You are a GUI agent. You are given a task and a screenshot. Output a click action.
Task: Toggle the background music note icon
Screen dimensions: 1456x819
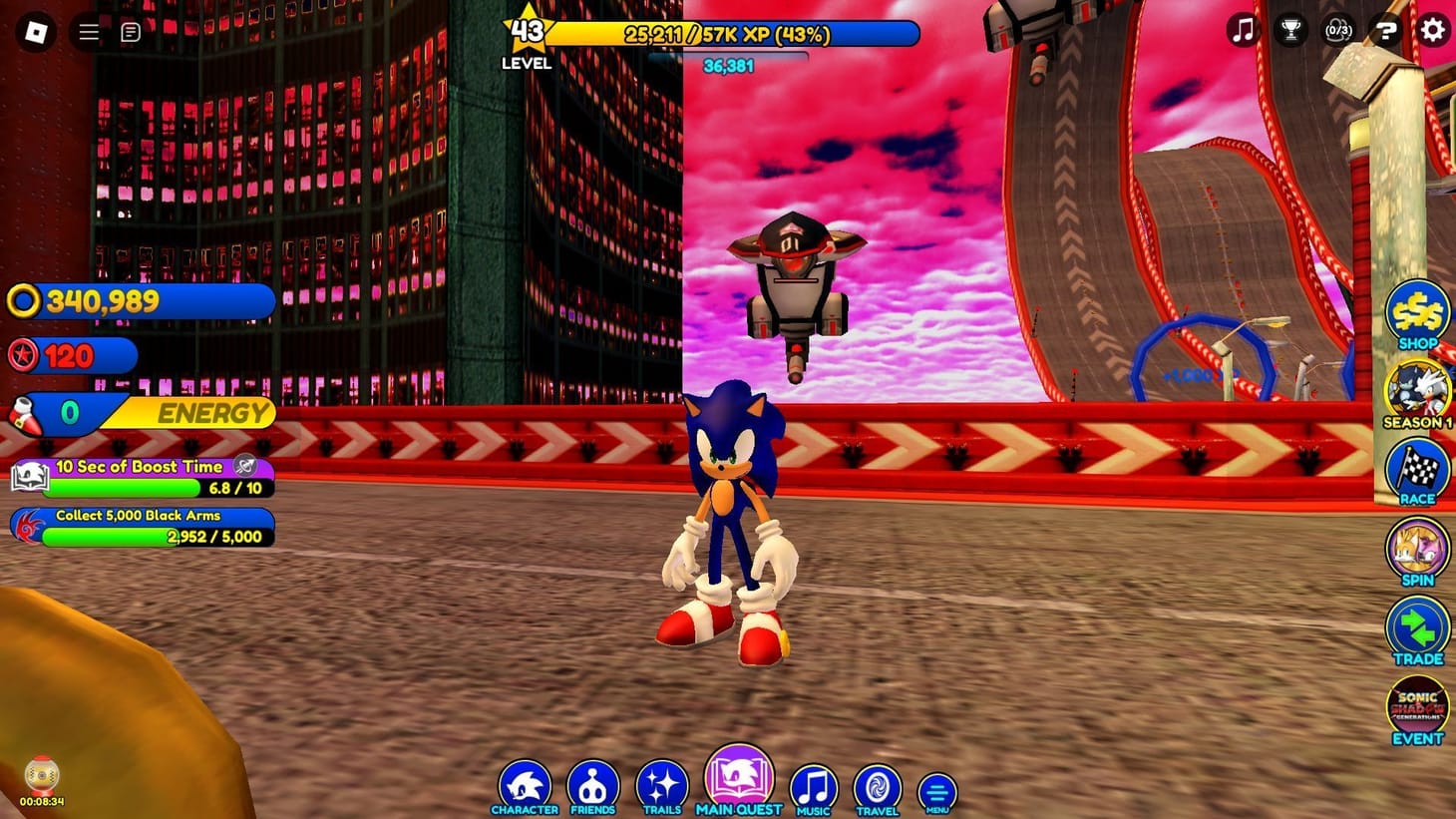tap(1242, 31)
